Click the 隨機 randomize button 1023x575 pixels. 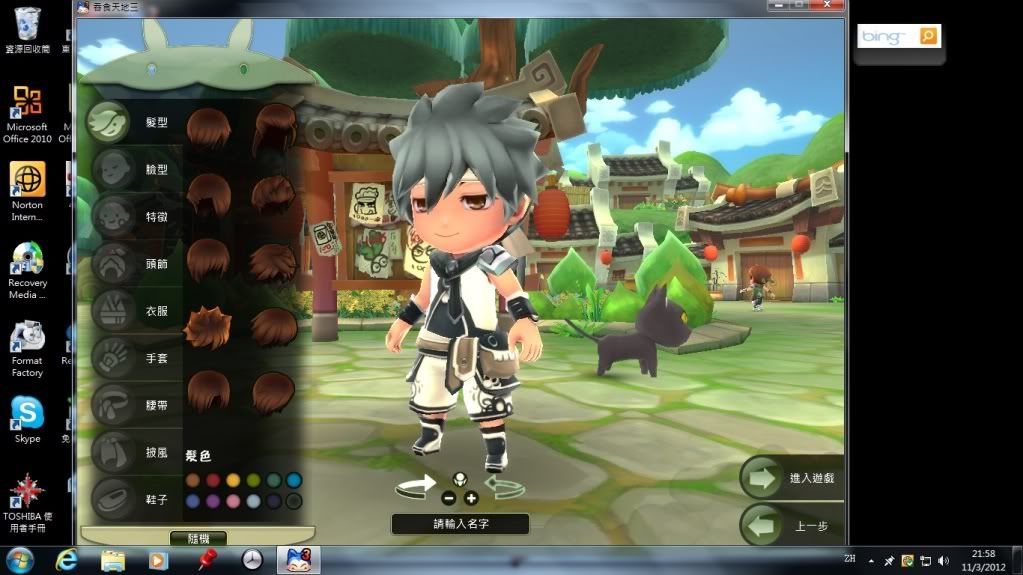pos(198,538)
